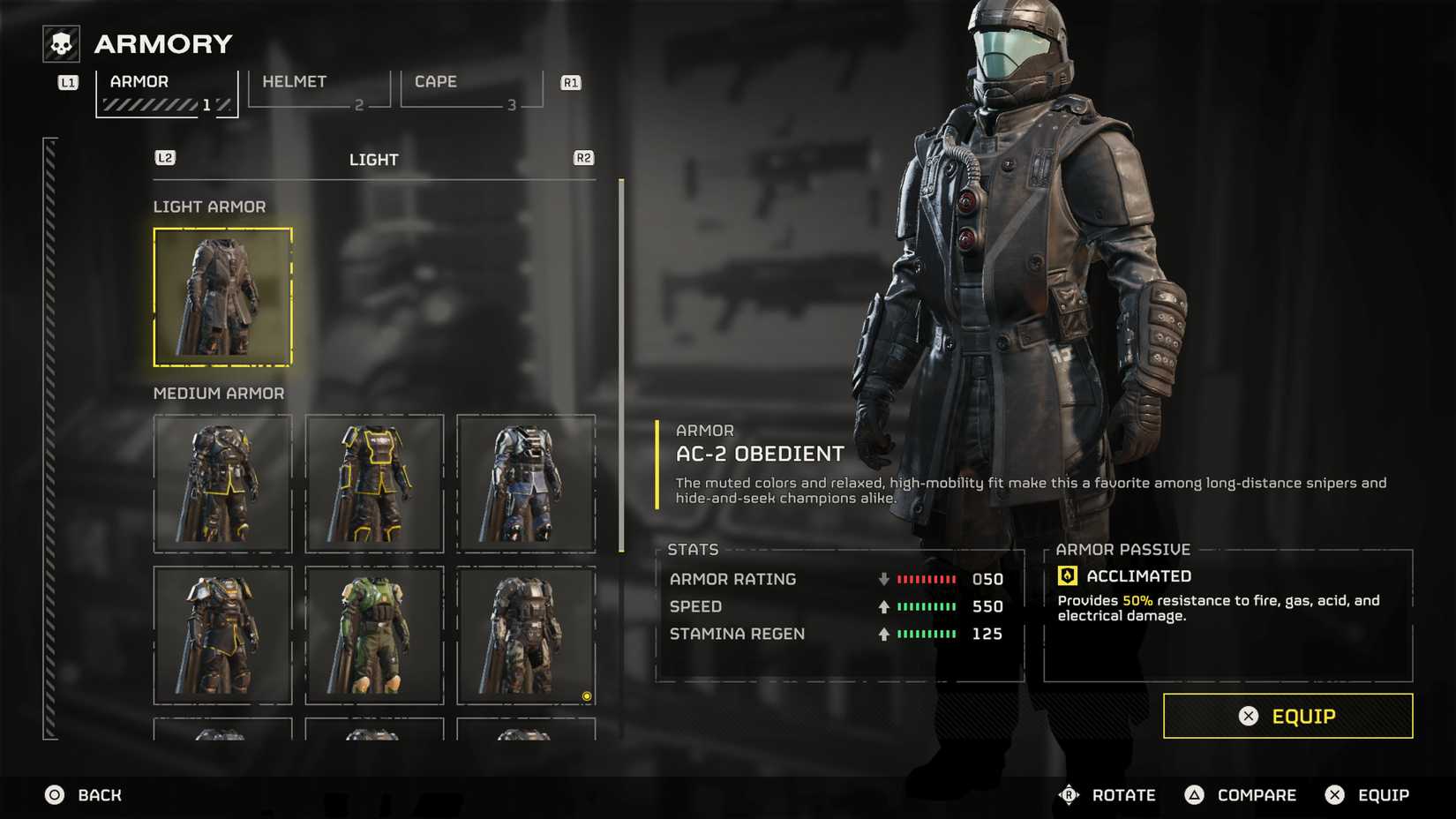Click the circle Back icon
This screenshot has height=819, width=1456.
(x=55, y=794)
